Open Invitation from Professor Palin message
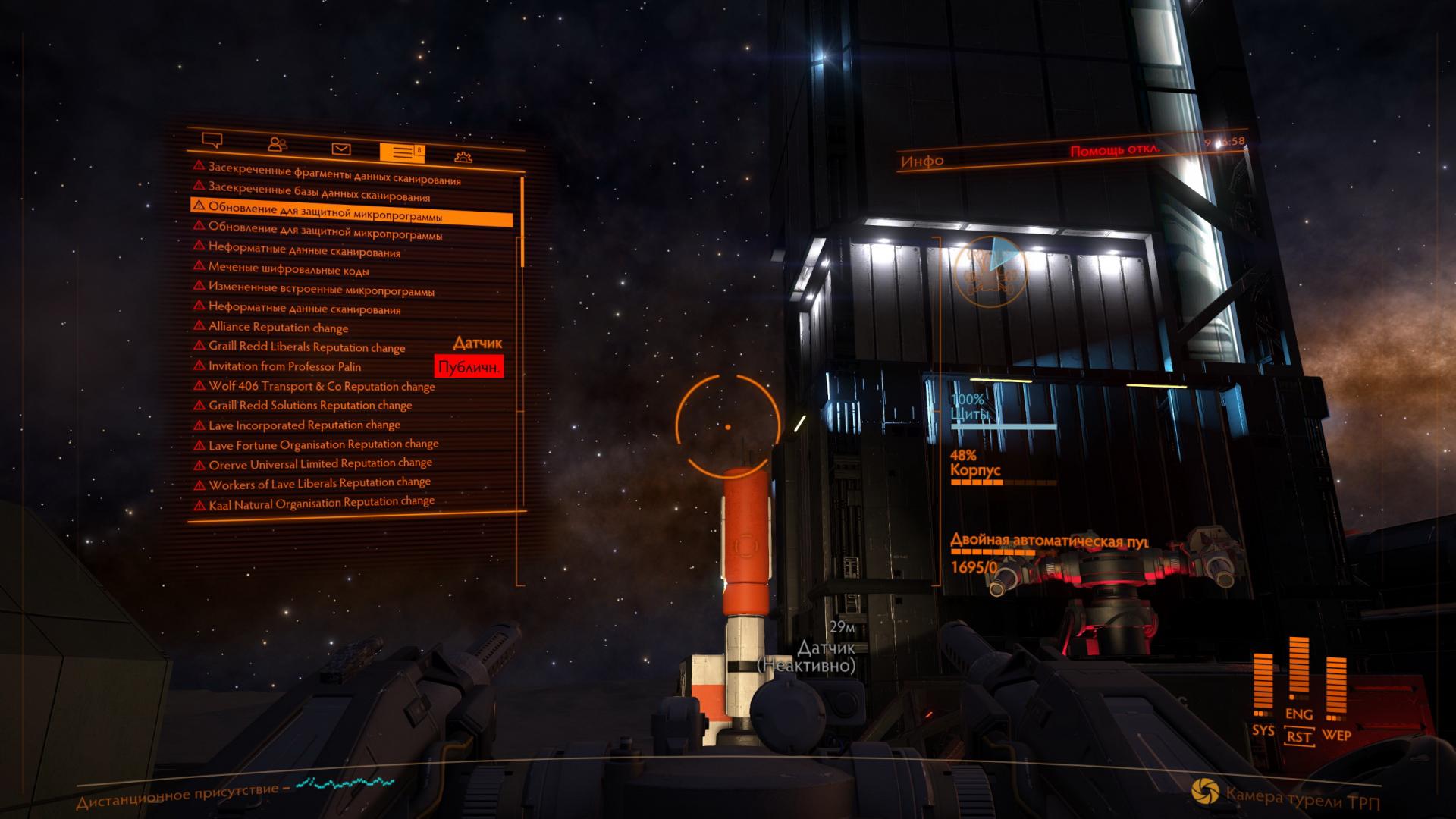The image size is (1456, 819). 284,366
